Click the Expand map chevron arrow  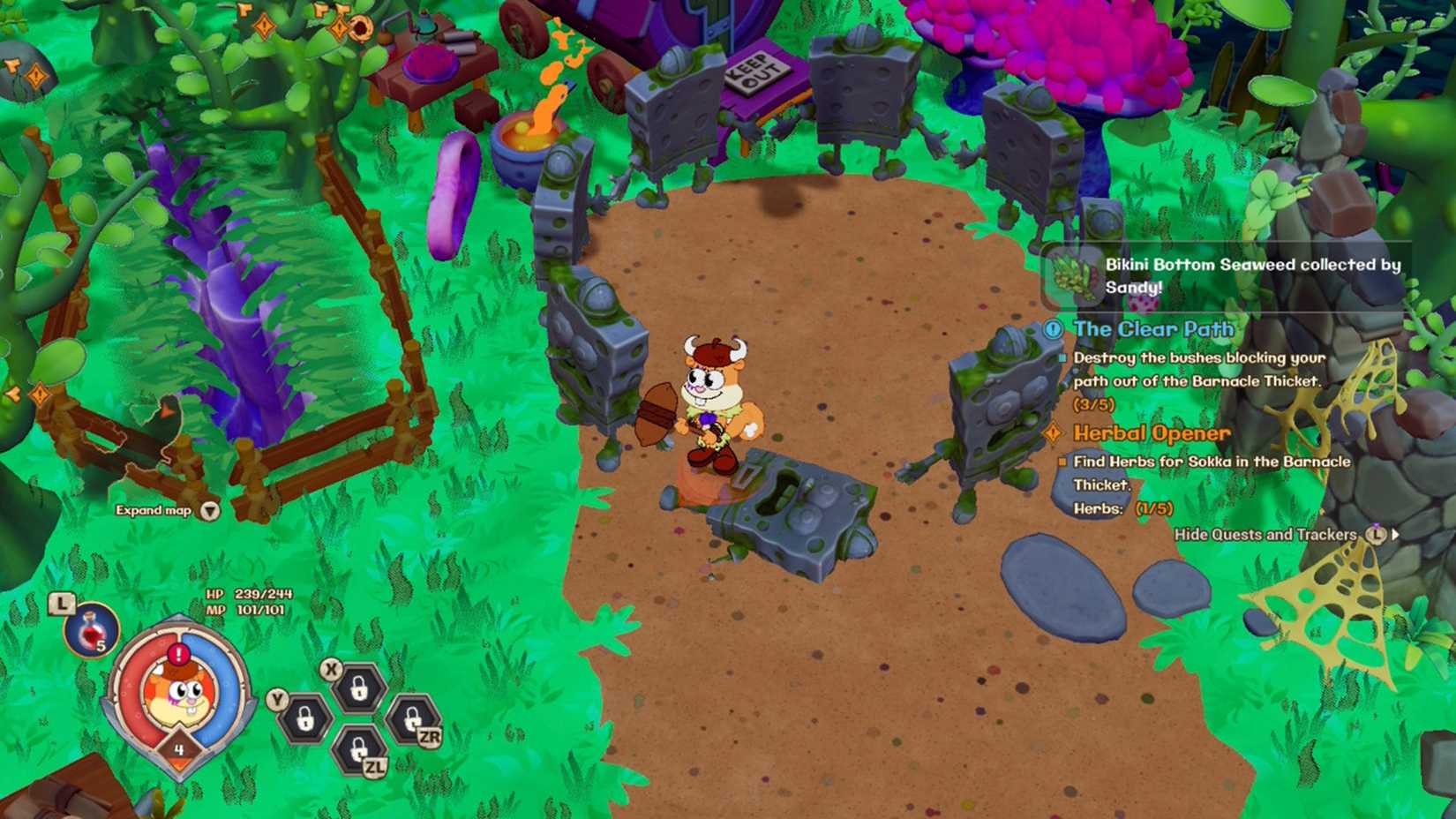(208, 510)
